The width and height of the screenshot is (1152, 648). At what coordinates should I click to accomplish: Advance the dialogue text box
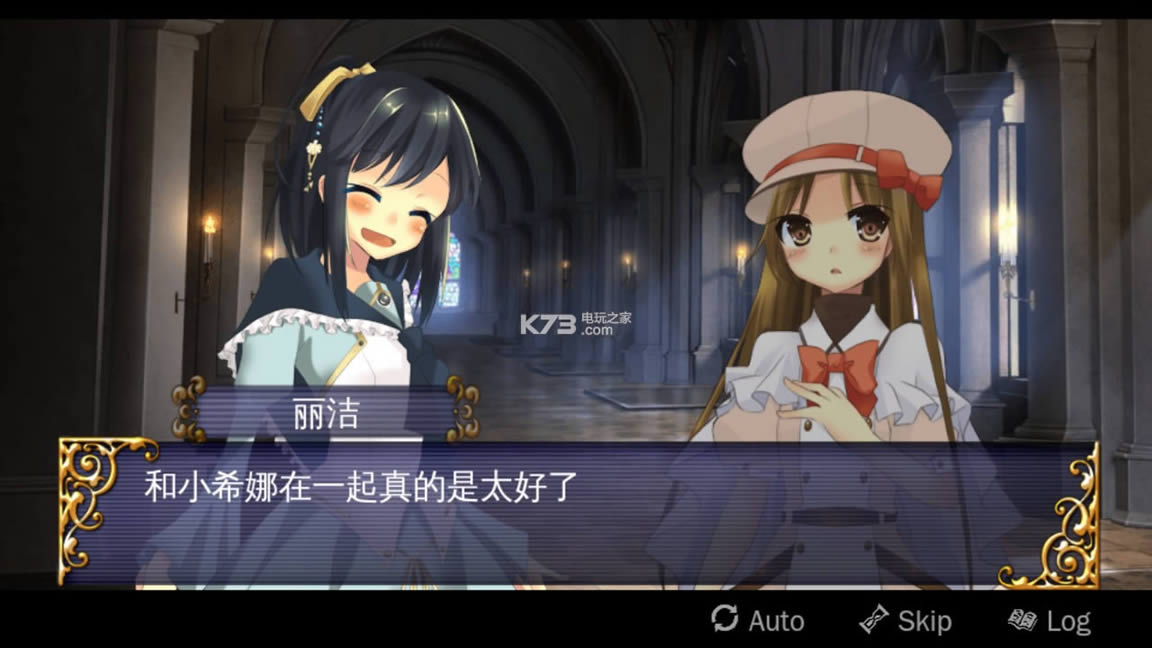click(578, 511)
